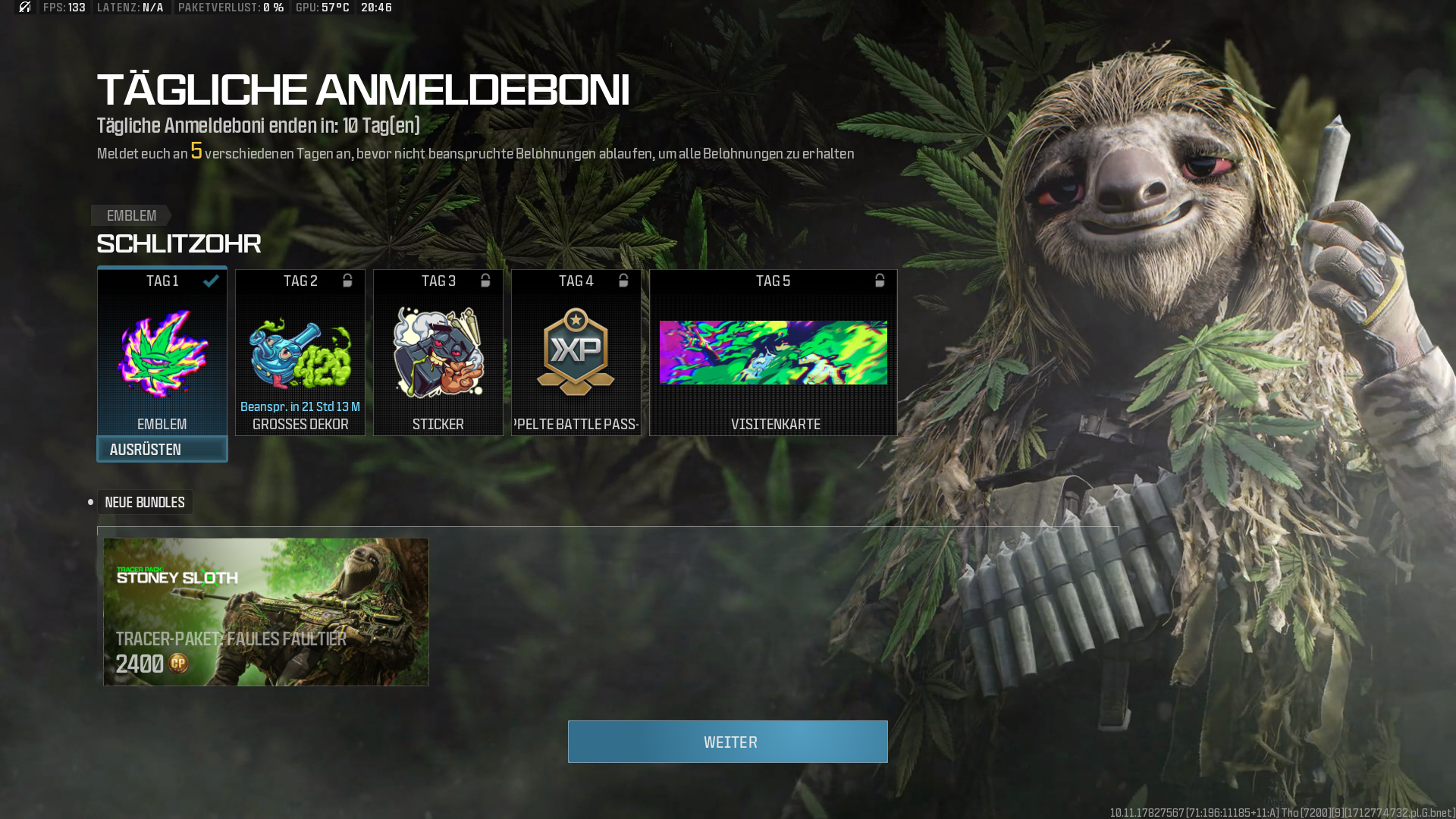Viewport: 1456px width, 819px height.
Task: Open the Stoney Sloth tracer bundle
Action: pos(265,612)
